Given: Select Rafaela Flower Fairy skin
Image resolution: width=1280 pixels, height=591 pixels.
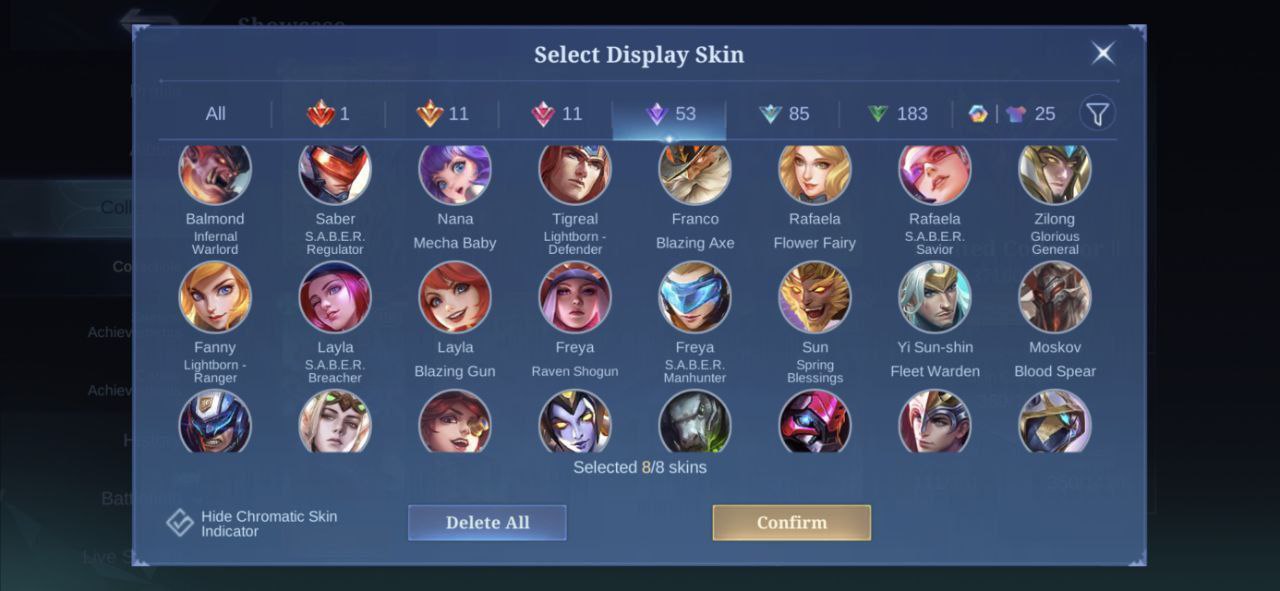Looking at the screenshot, I should point(815,174).
